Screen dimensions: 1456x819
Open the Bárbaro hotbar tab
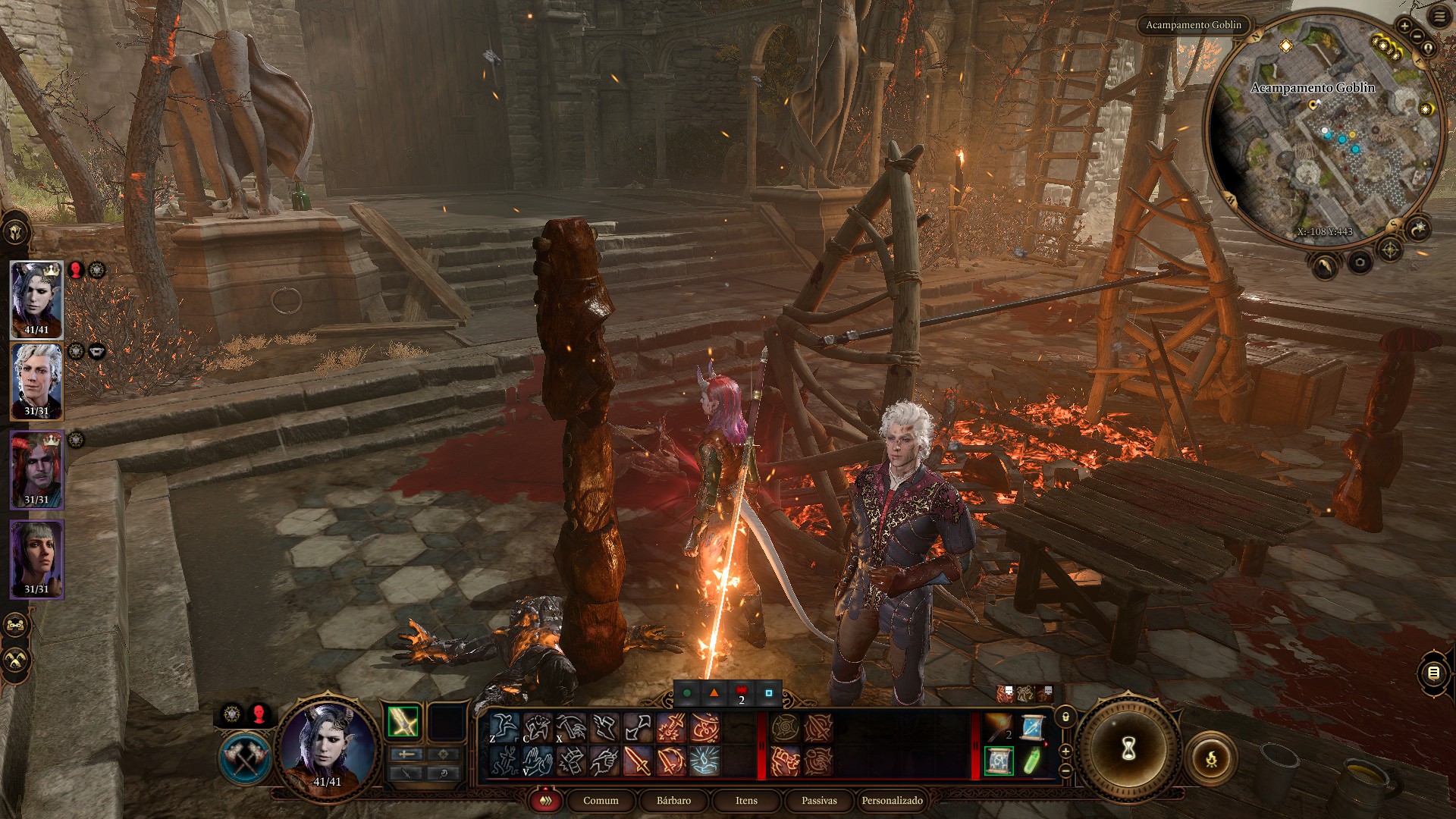pos(673,801)
